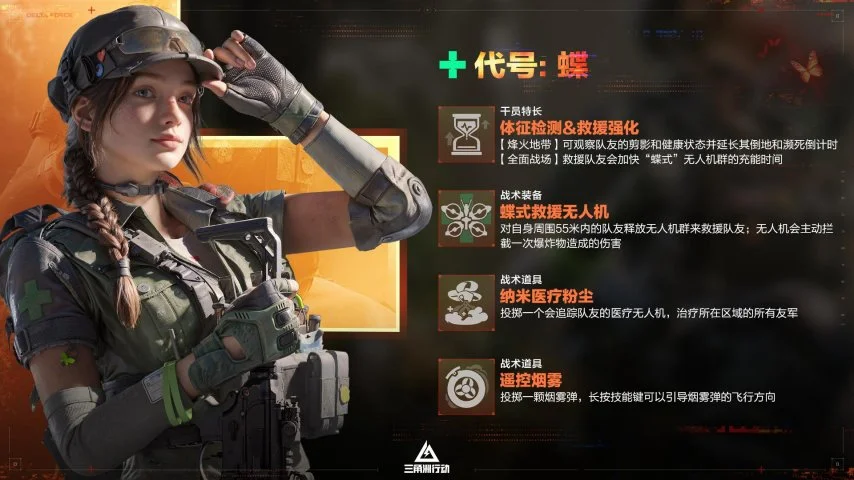Choose the 蝶式救援无人机 drone gear icon

click(466, 218)
